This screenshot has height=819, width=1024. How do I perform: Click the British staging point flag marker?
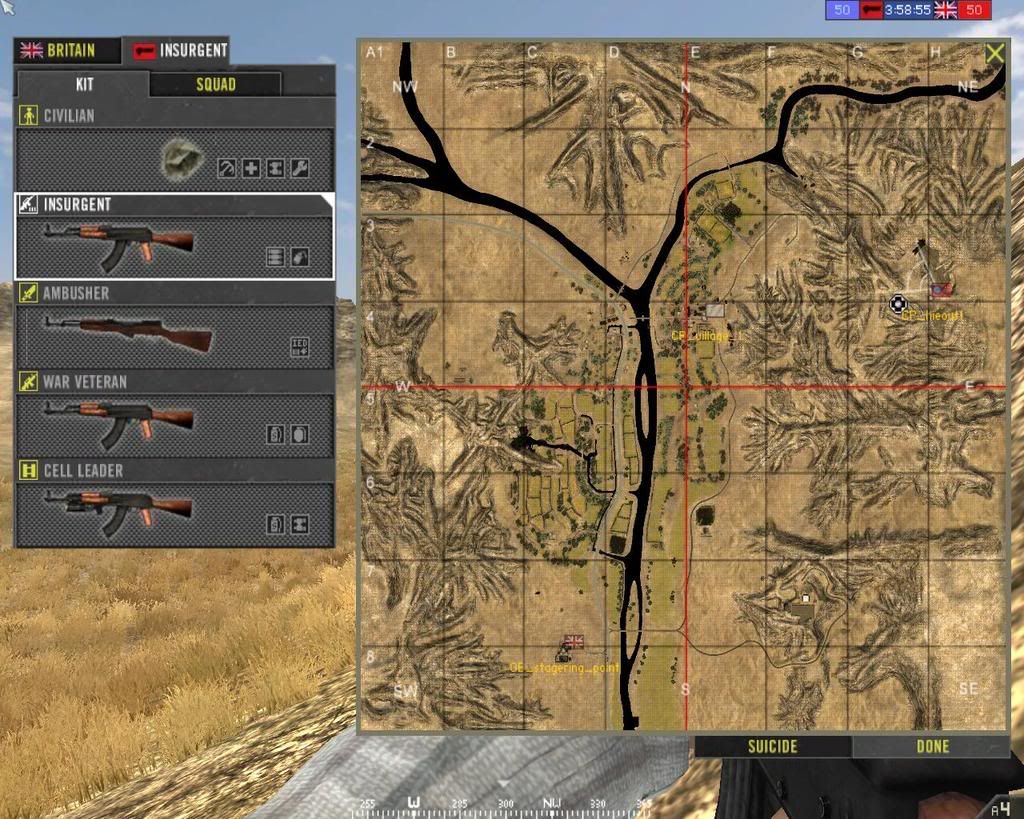click(x=573, y=642)
